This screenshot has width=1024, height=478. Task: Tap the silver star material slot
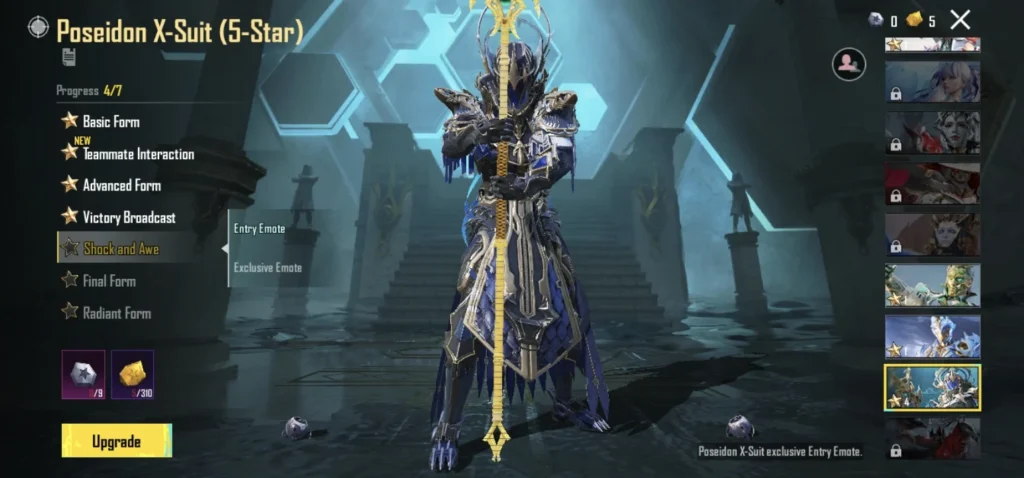pyautogui.click(x=83, y=374)
